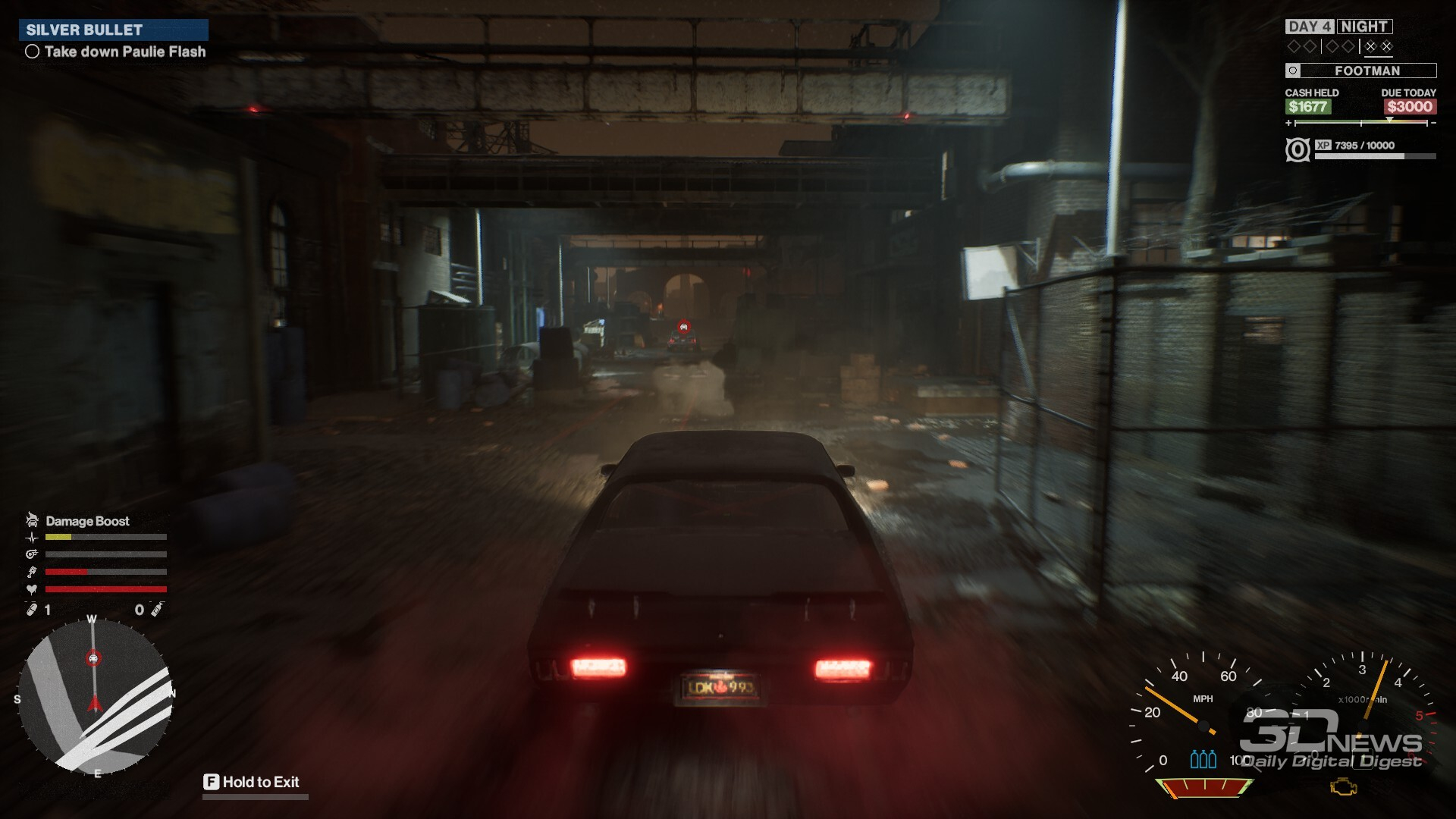Open the Day 4 Night time indicator
Screen dimensions: 1456x819
1338,27
